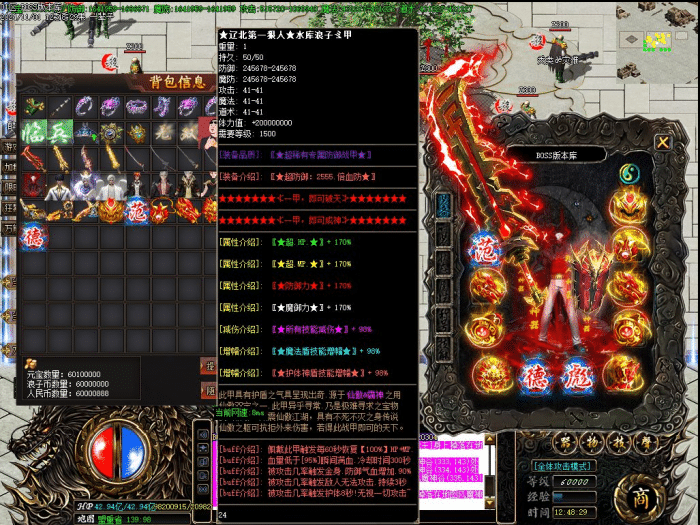Open the 器 menu button
The width and height of the screenshot is (700, 525).
[565, 442]
